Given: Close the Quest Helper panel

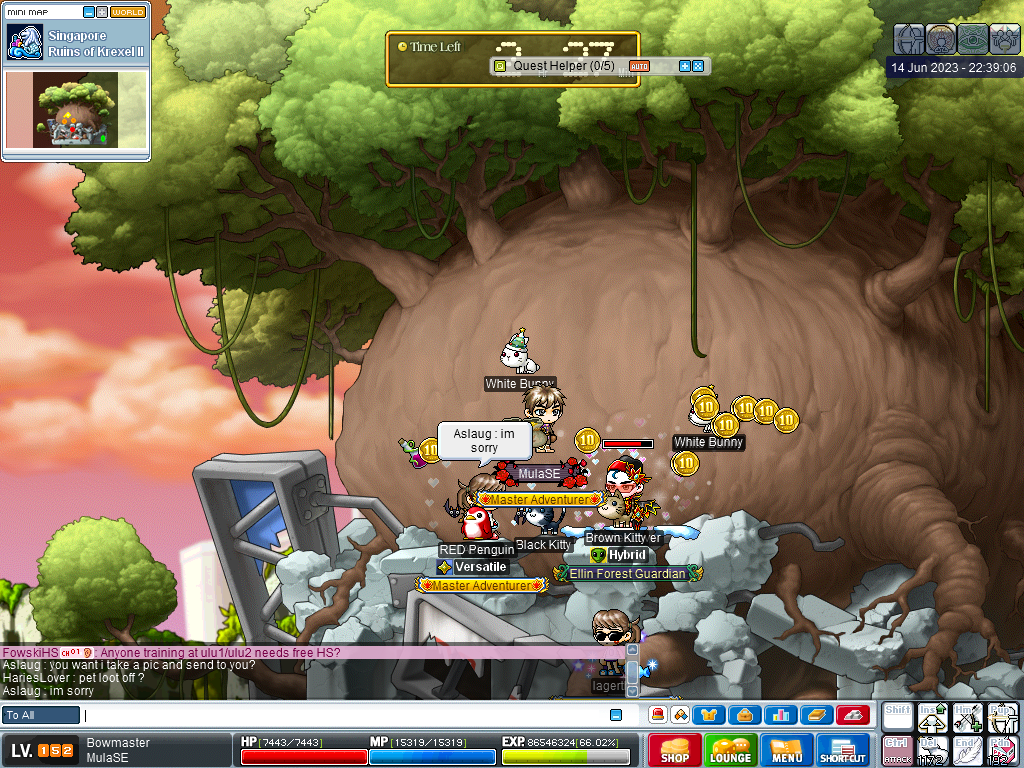Looking at the screenshot, I should pyautogui.click(x=698, y=66).
